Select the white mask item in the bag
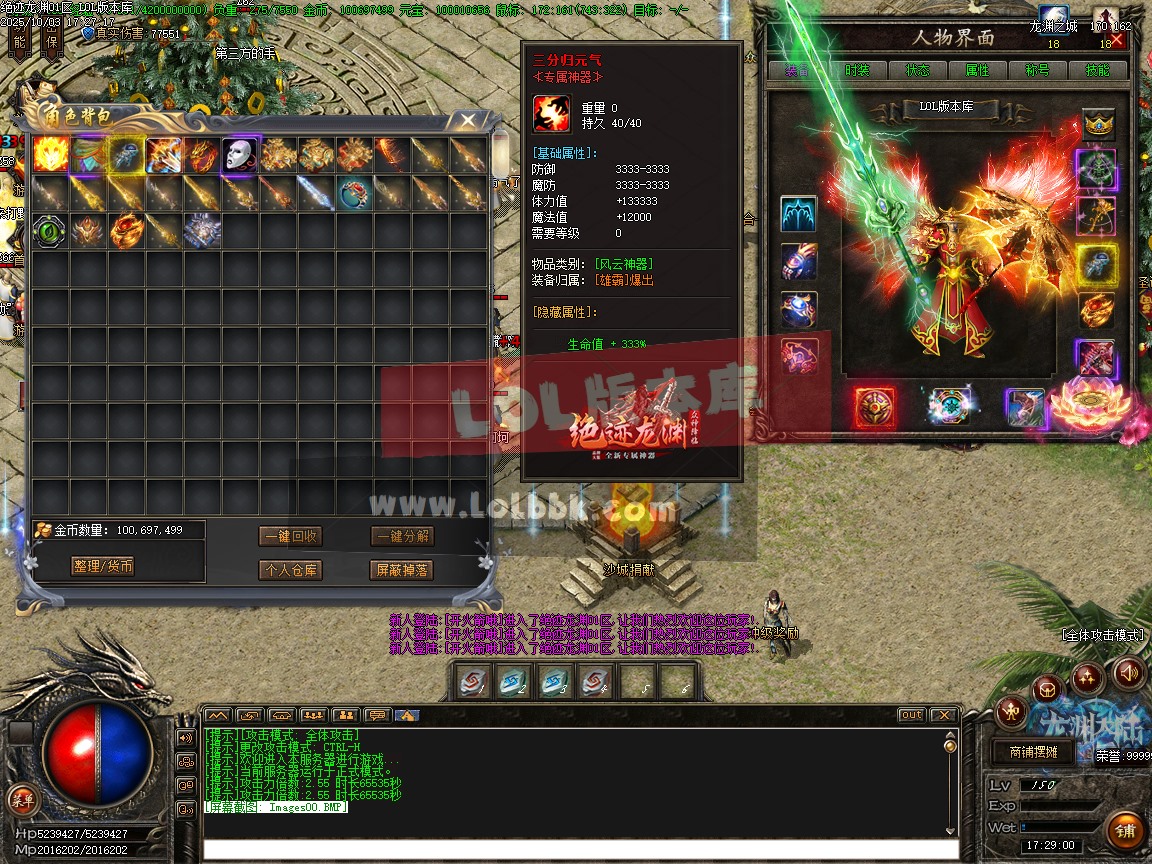This screenshot has width=1152, height=864. tap(241, 155)
